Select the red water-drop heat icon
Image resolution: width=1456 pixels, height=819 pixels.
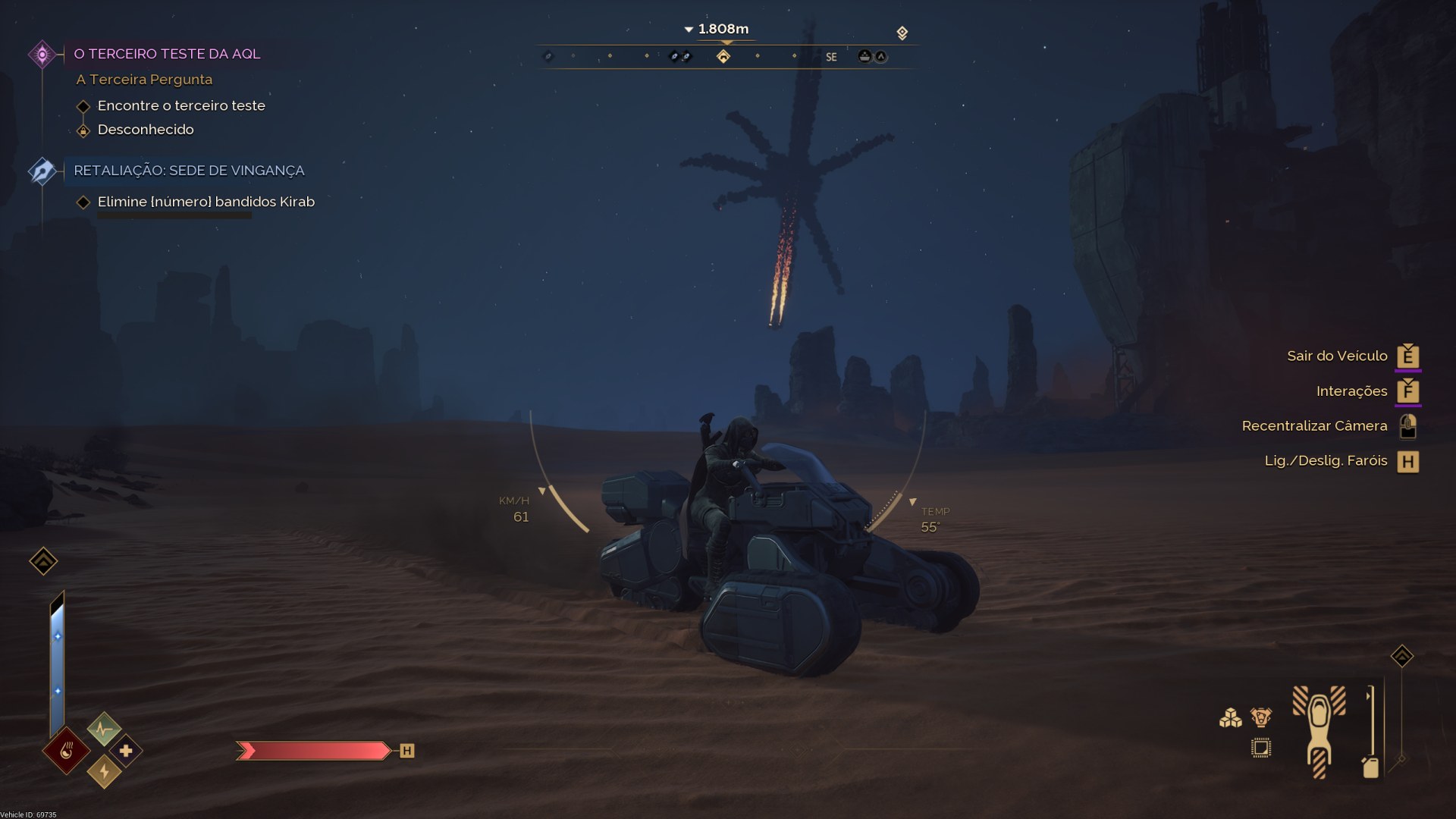(67, 752)
